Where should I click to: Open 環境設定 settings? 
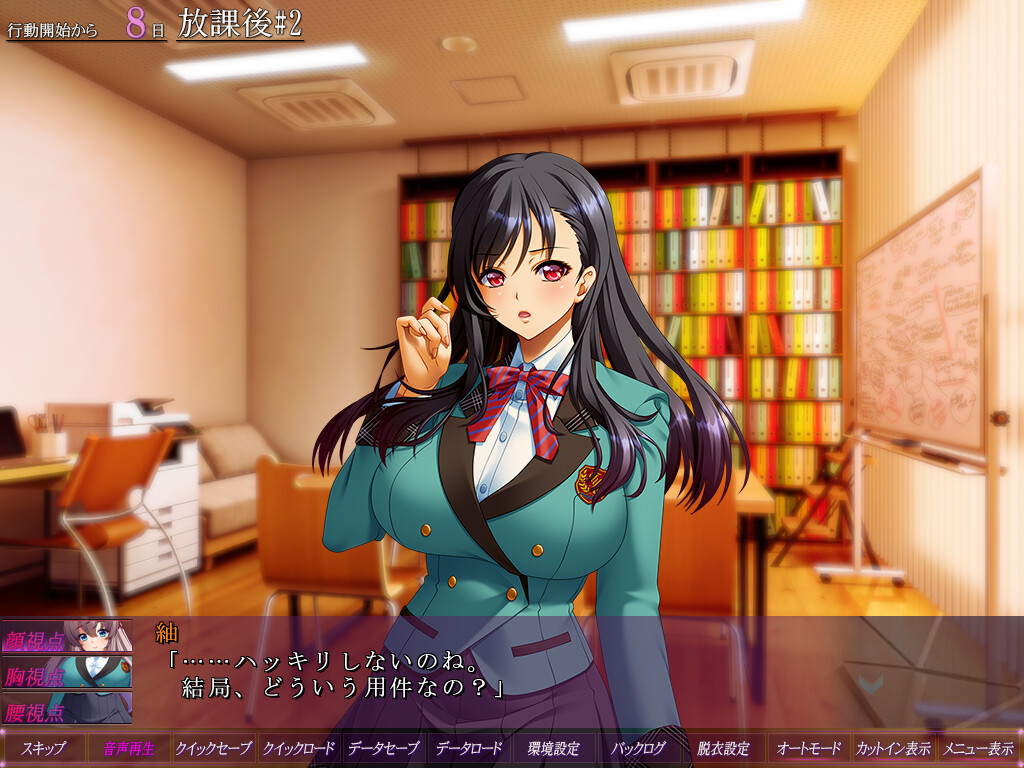(x=553, y=748)
